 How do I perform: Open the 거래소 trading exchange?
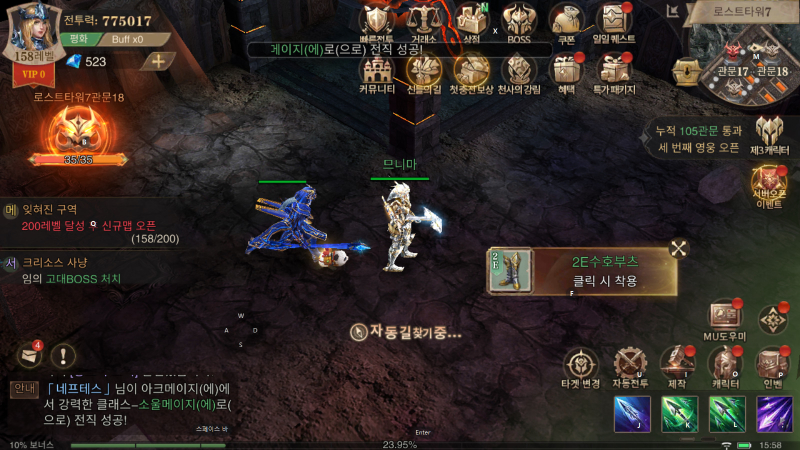click(x=424, y=21)
